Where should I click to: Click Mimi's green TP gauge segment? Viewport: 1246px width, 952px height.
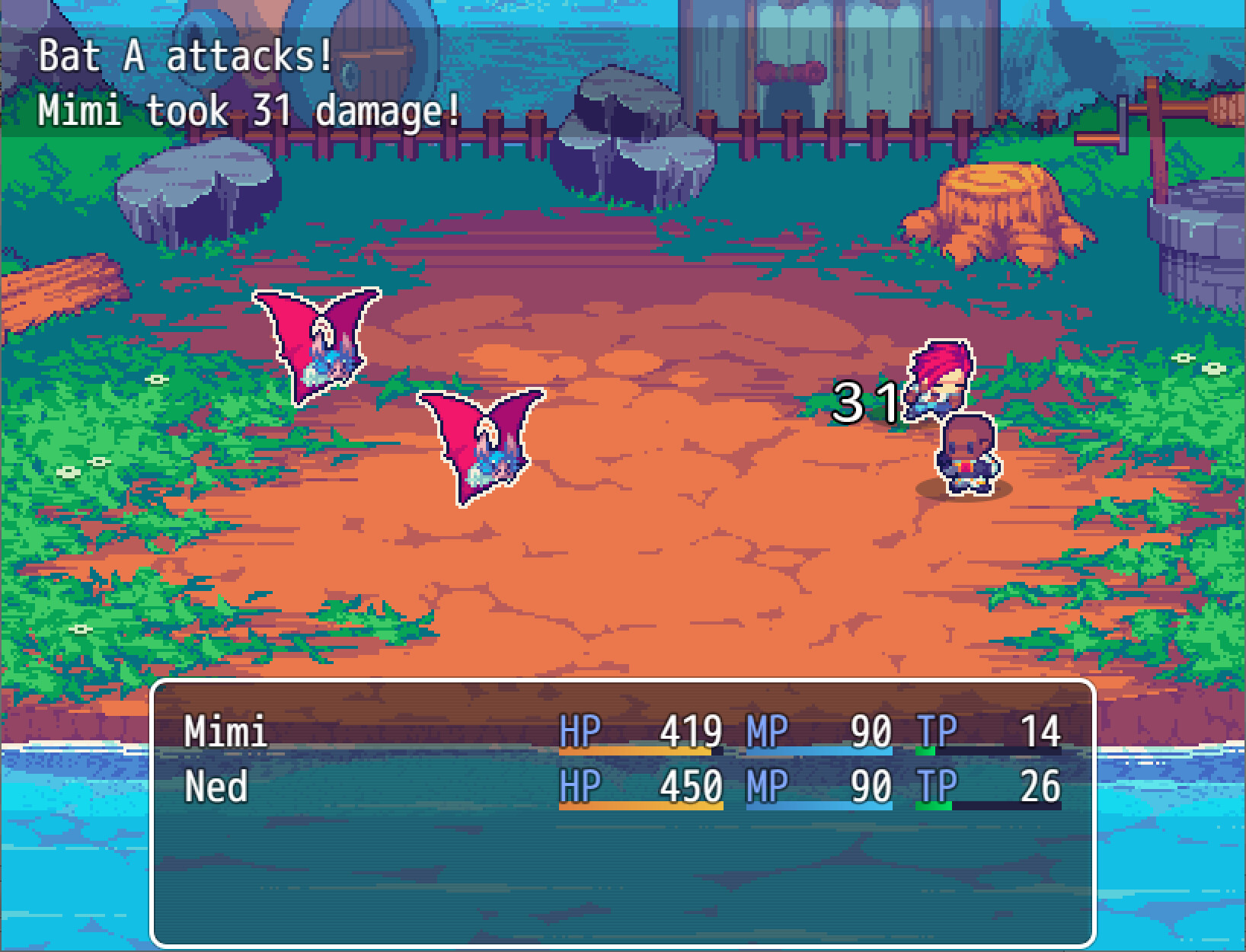click(x=925, y=752)
